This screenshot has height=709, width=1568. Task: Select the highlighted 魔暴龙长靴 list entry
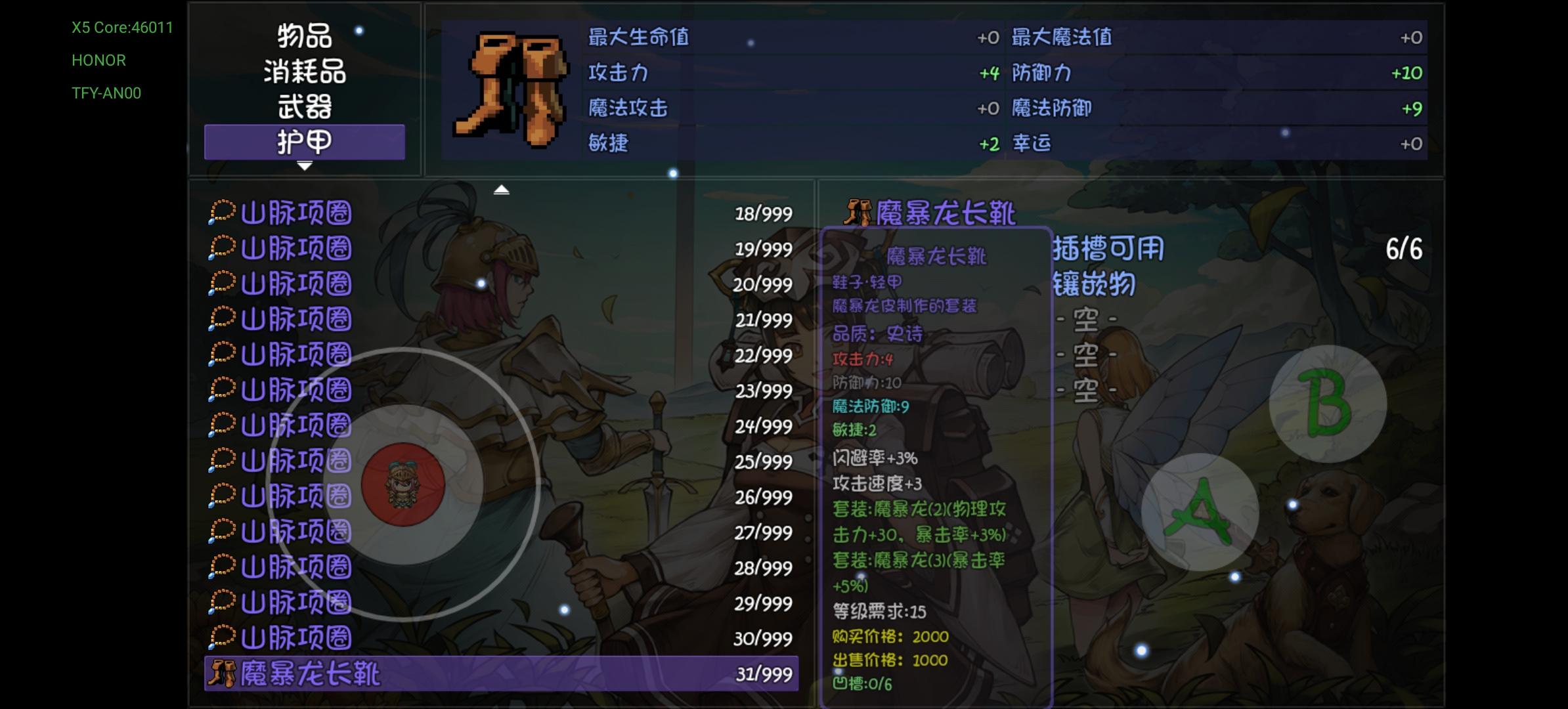point(460,674)
